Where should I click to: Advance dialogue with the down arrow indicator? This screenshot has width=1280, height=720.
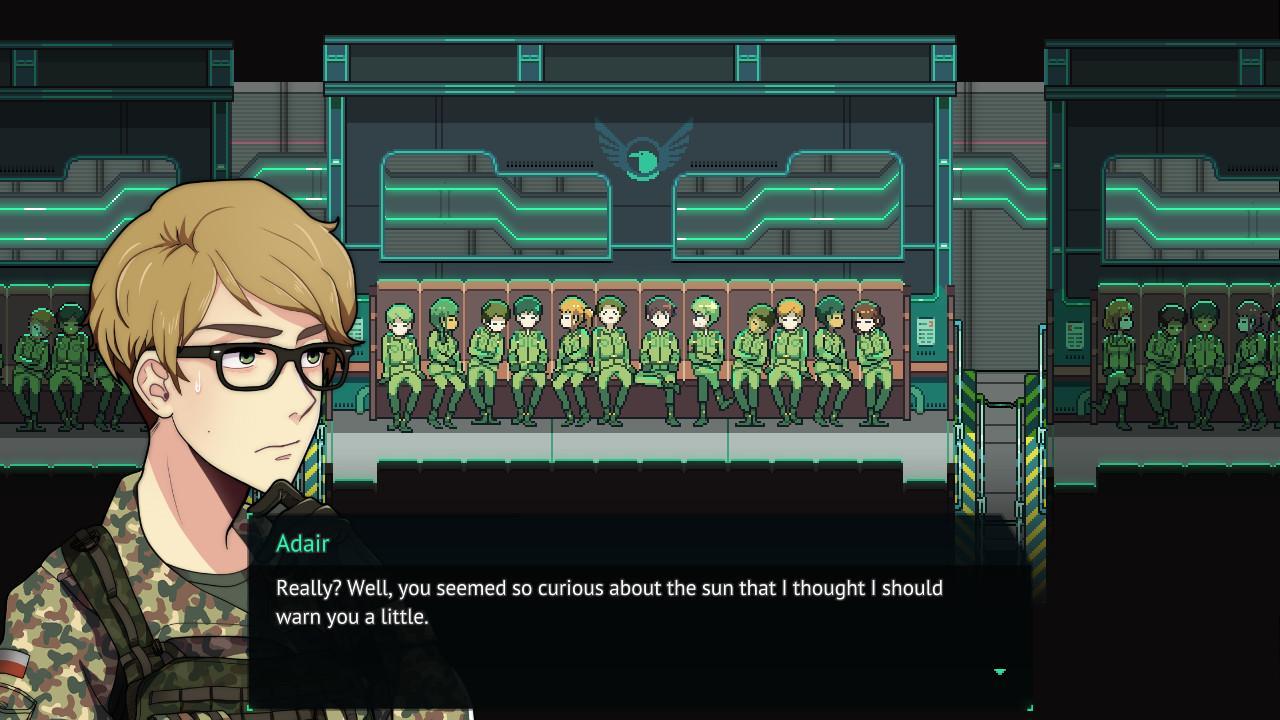(x=999, y=672)
